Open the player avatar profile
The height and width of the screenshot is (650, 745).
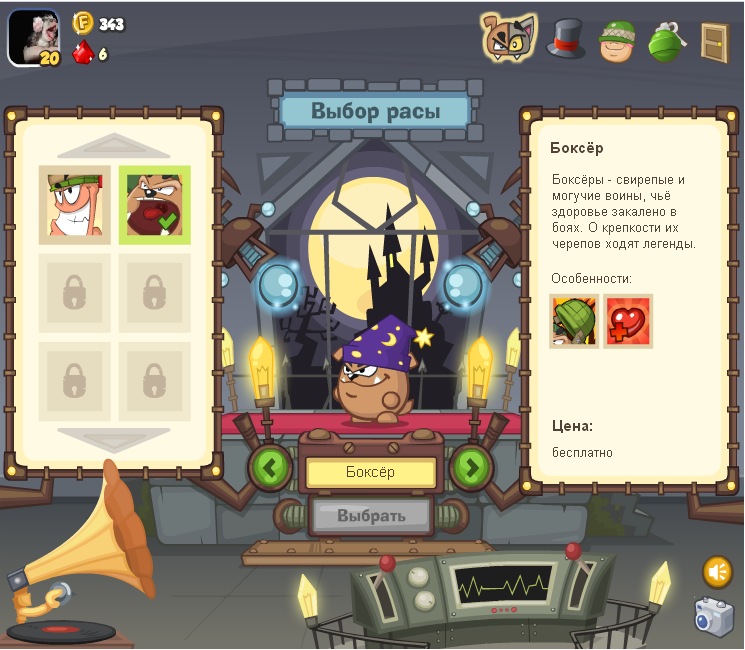34,38
